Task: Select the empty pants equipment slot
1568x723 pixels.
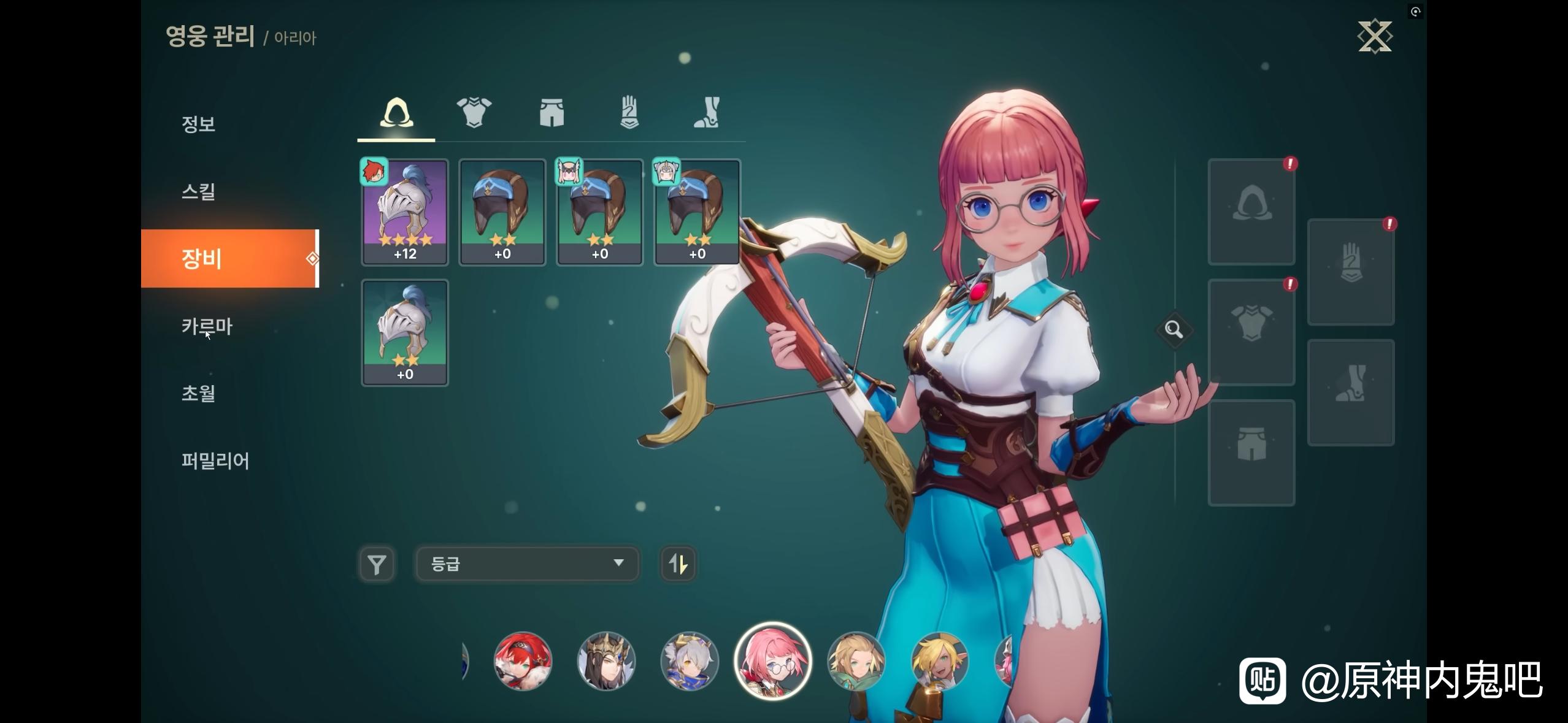Action: pos(1251,453)
